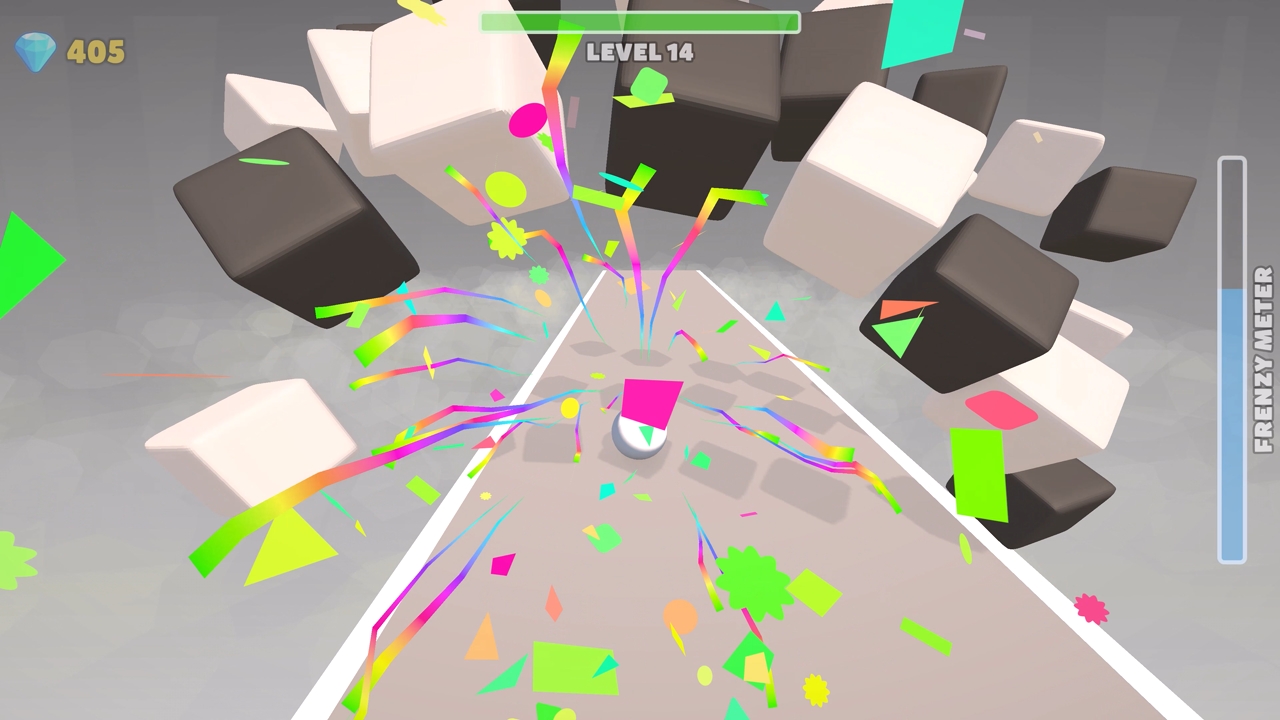Select the white player ball

637,444
